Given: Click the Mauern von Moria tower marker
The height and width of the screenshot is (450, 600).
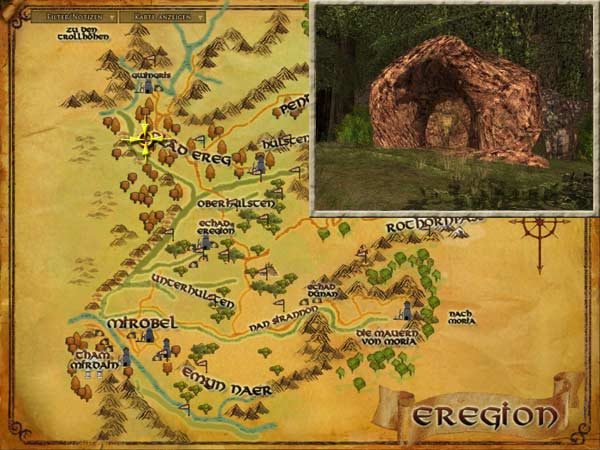Looking at the screenshot, I should click(x=408, y=309).
